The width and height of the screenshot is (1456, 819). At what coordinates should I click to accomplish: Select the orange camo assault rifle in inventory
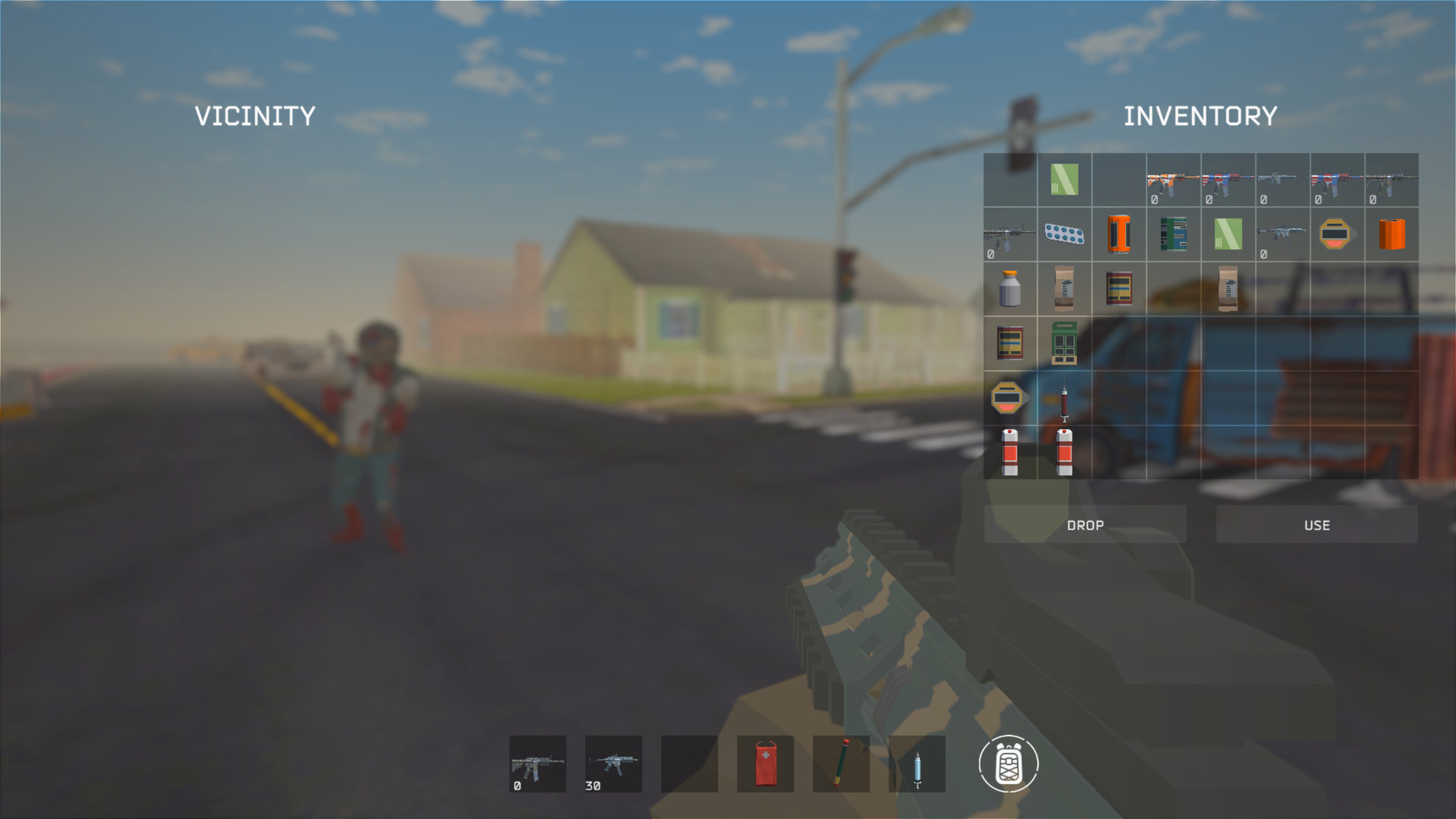(1173, 179)
